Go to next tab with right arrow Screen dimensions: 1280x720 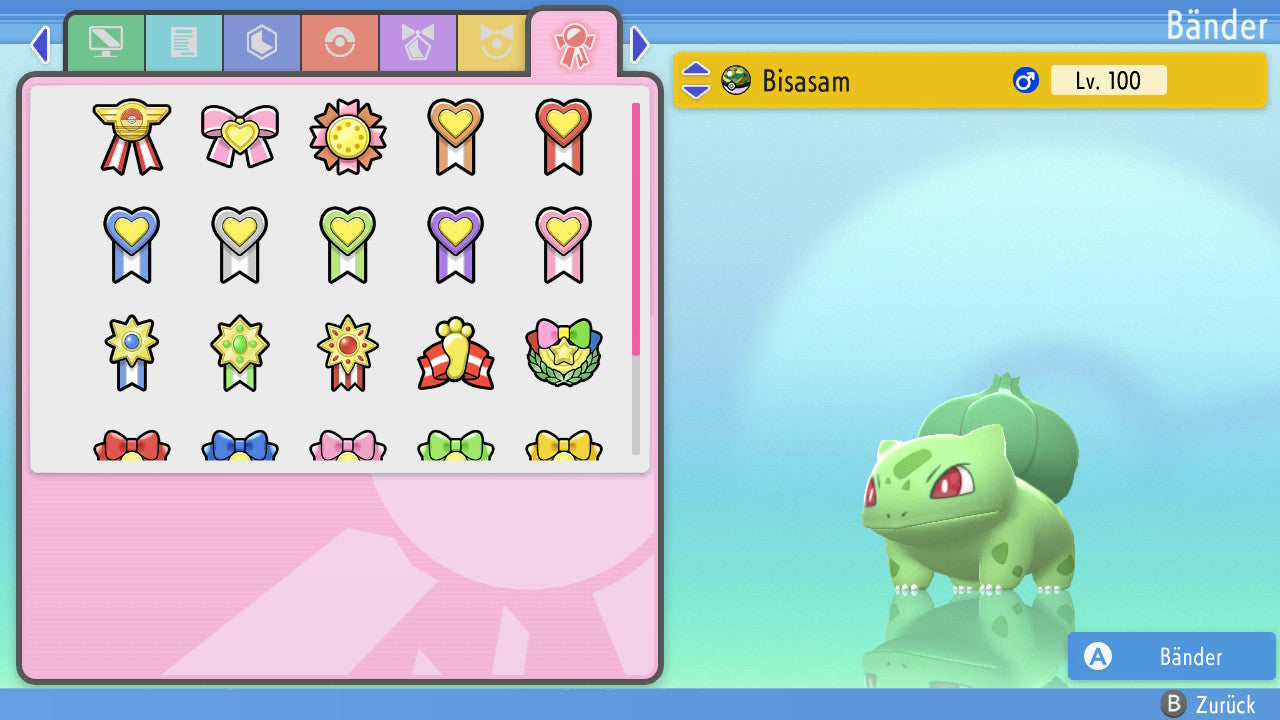point(641,44)
